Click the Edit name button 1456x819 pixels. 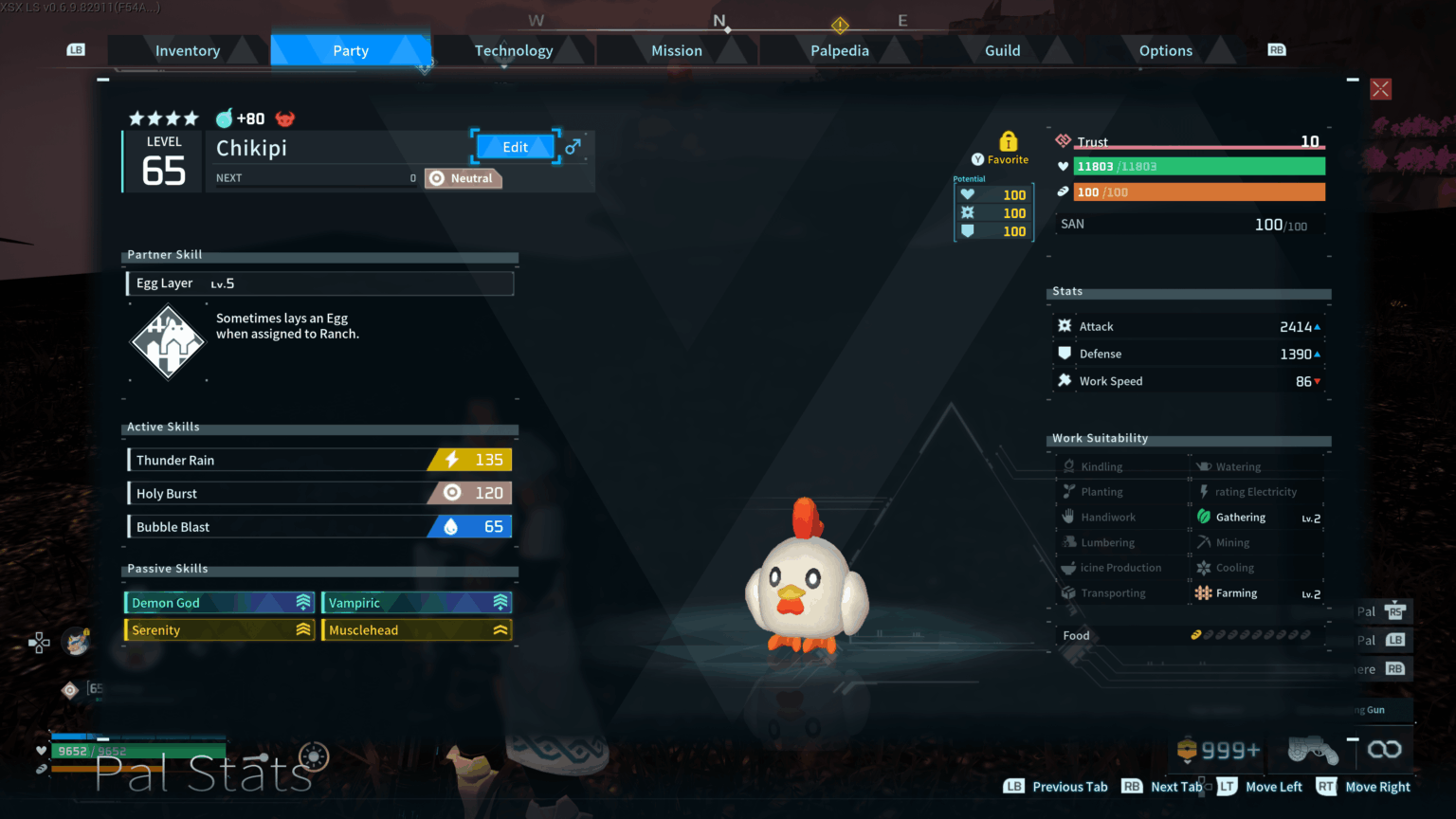point(516,147)
